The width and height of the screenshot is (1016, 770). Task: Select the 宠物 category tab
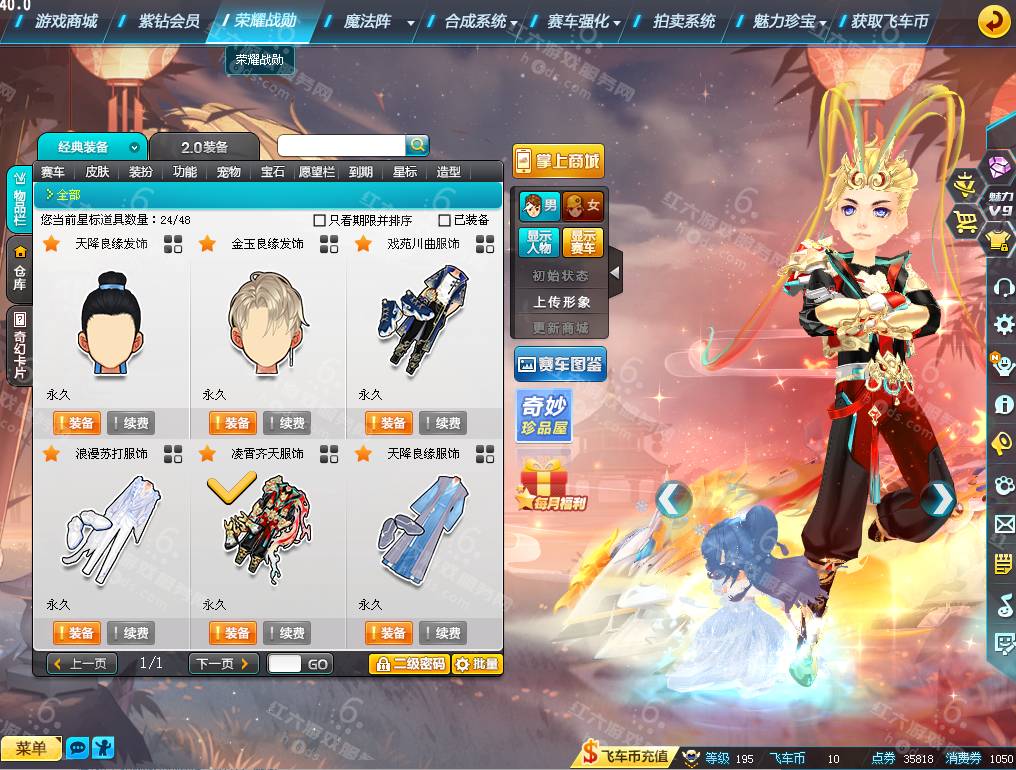229,172
